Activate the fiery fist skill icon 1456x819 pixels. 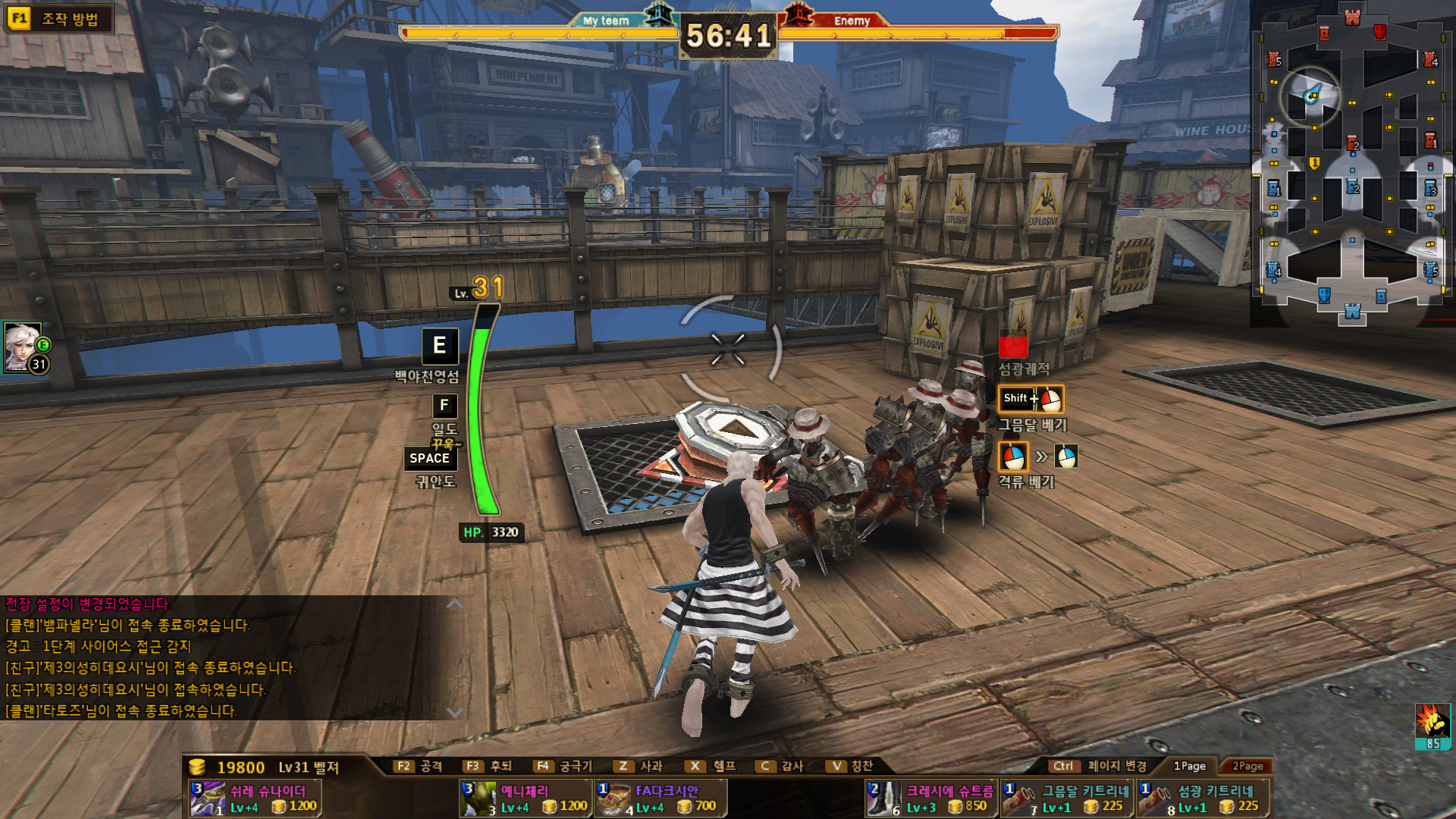coord(1432,726)
